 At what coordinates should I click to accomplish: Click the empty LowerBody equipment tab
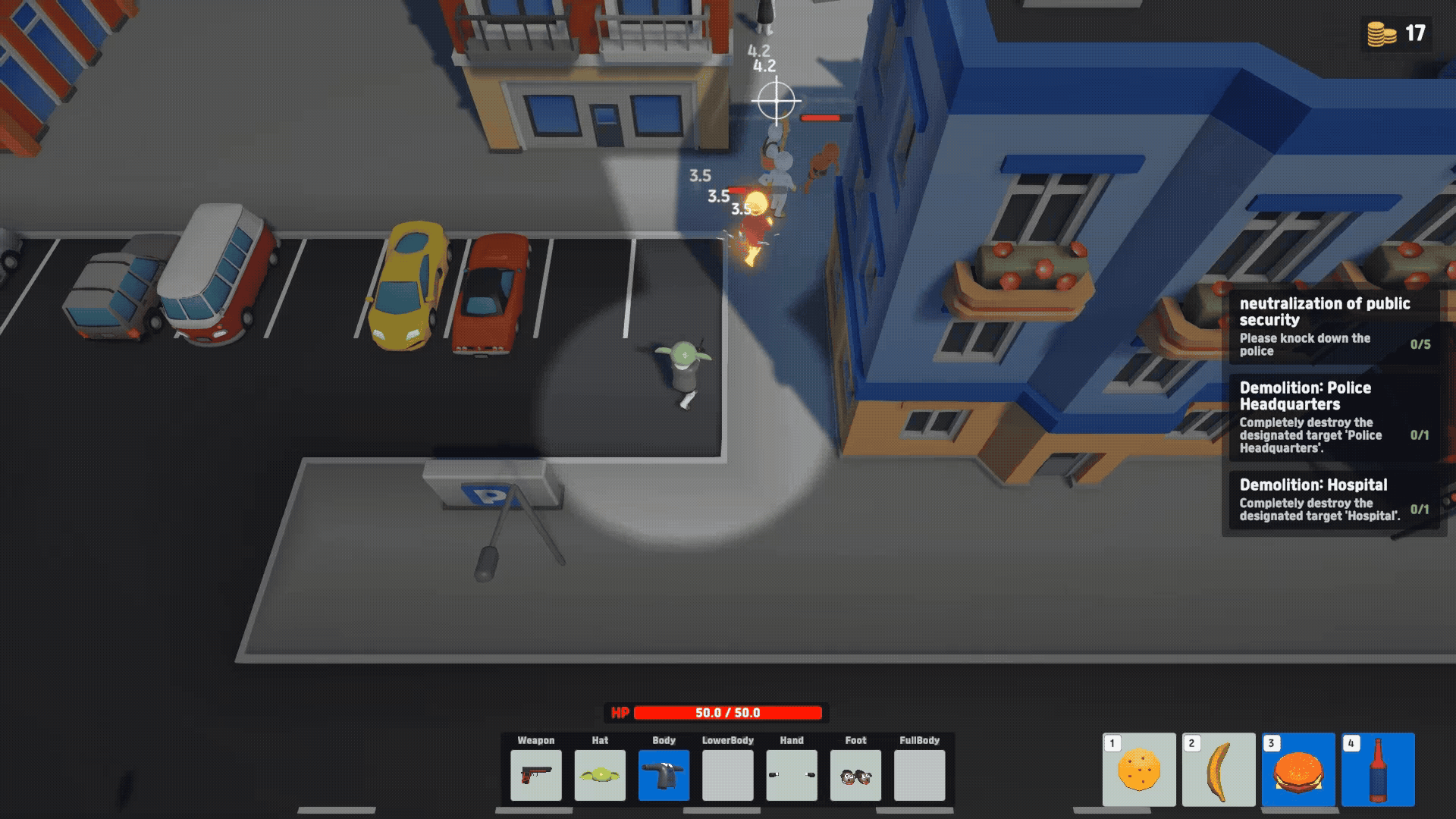pos(726,777)
